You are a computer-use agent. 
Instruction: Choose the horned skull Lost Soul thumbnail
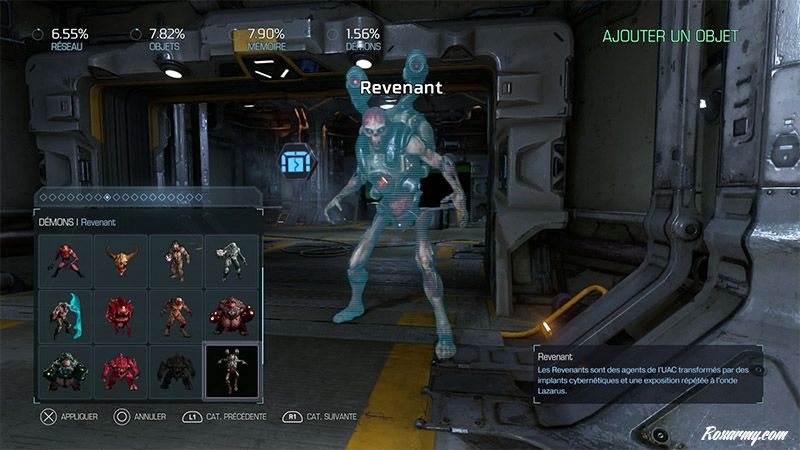tap(121, 262)
